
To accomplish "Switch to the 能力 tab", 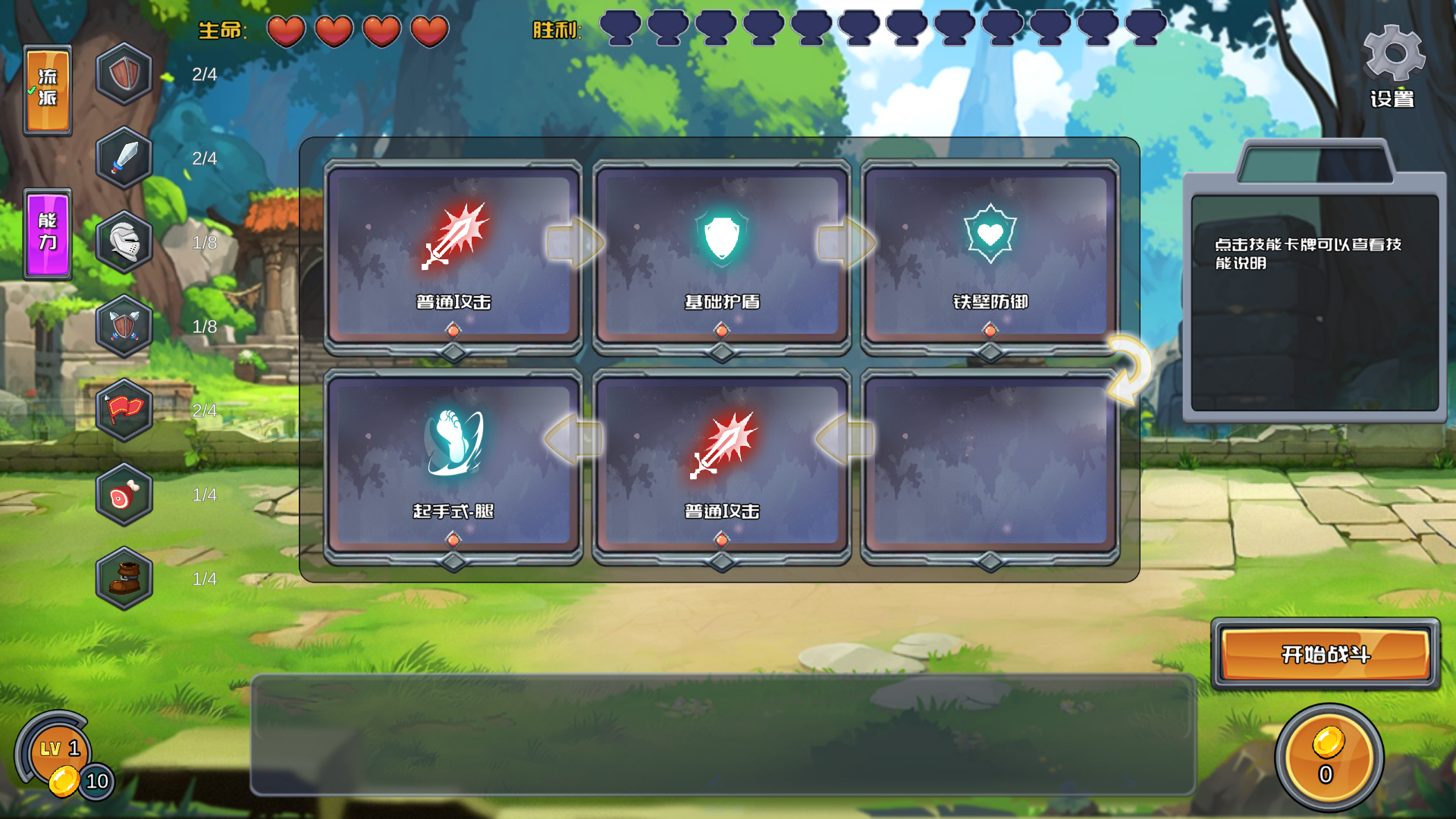I will tap(48, 234).
